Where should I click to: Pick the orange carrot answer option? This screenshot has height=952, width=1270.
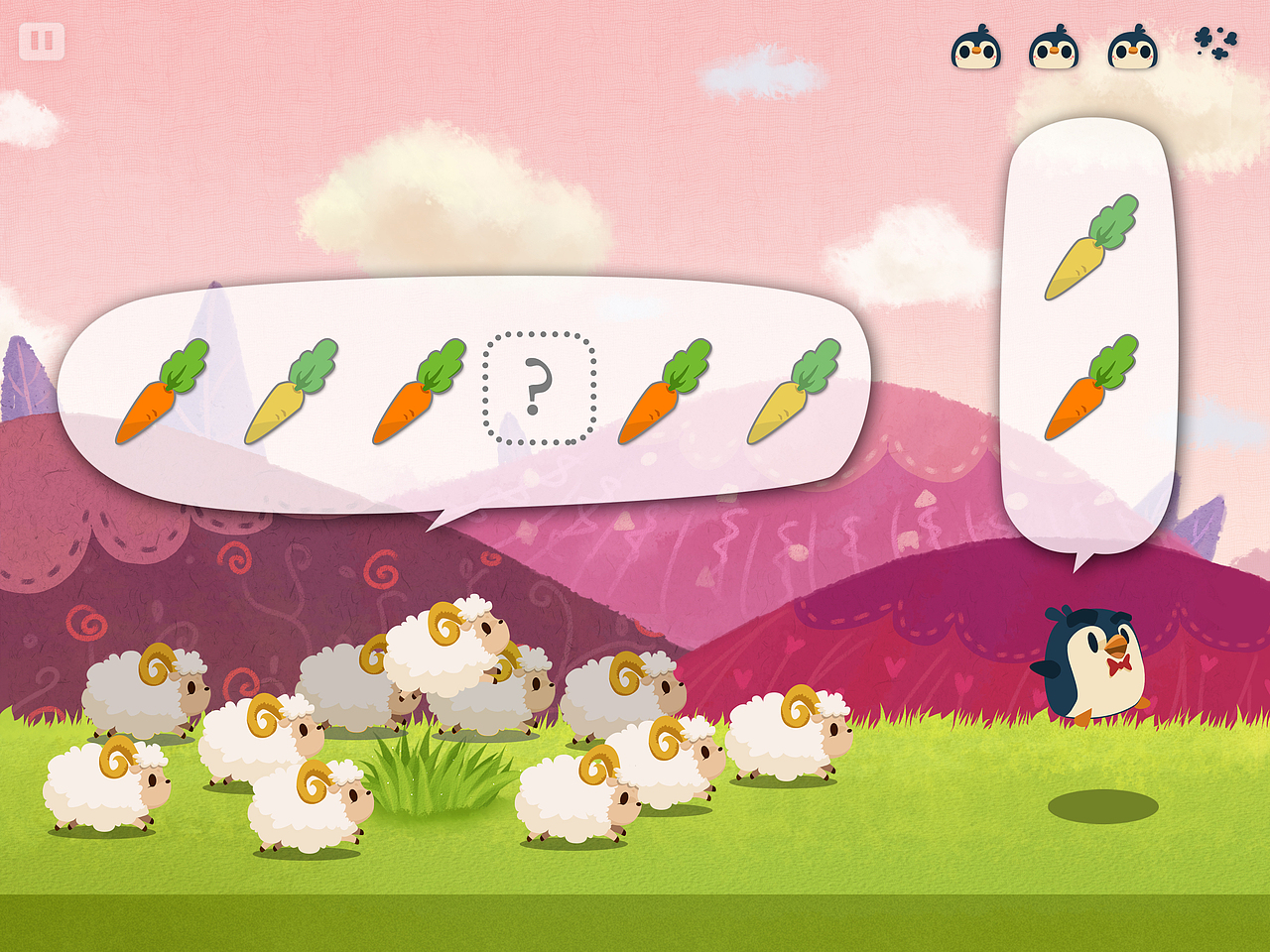pyautogui.click(x=1090, y=388)
